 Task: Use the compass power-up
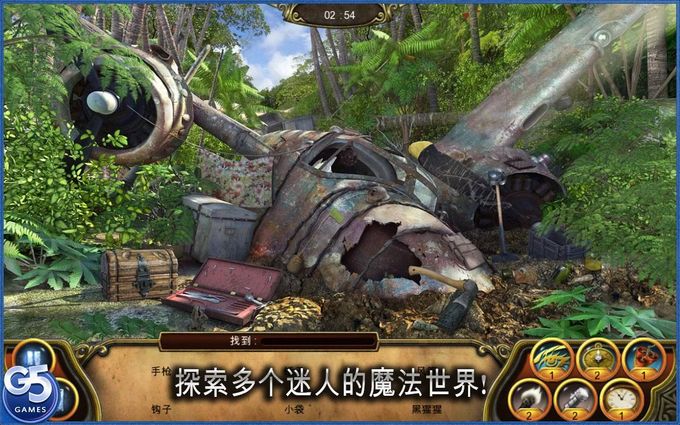click(x=598, y=358)
